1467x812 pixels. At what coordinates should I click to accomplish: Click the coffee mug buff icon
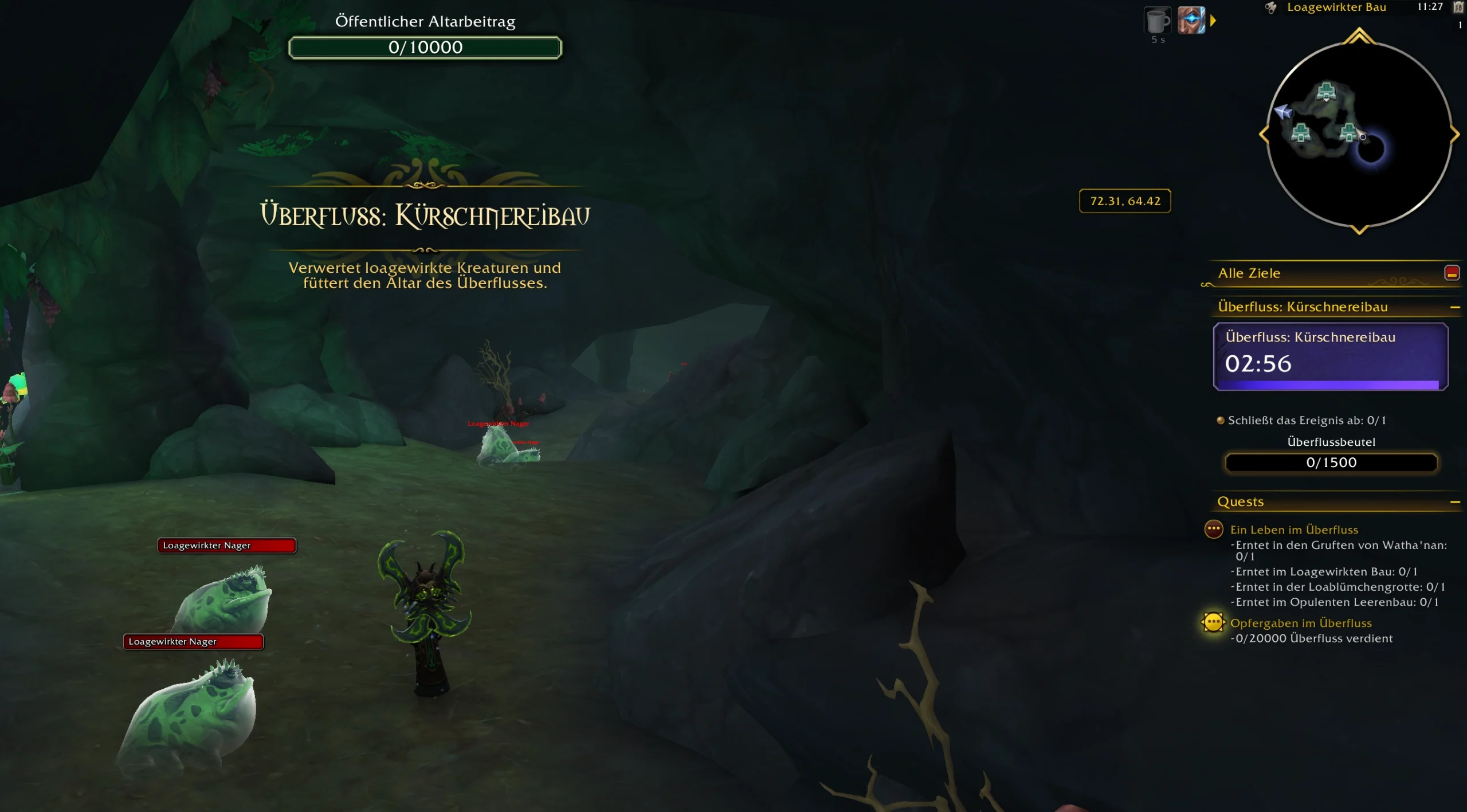[x=1157, y=21]
